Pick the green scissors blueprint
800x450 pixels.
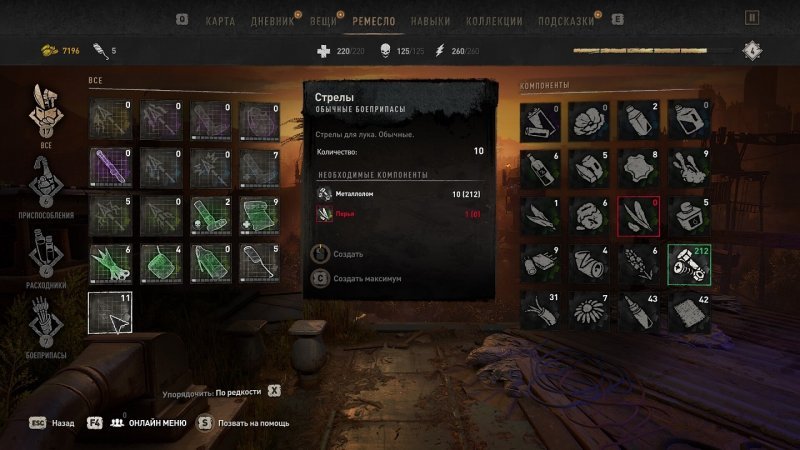pyautogui.click(x=109, y=263)
